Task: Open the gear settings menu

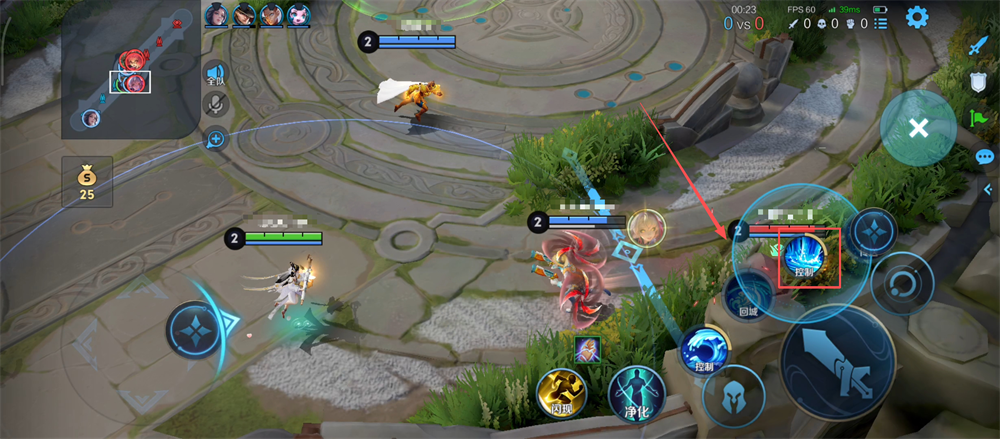Action: click(x=917, y=17)
